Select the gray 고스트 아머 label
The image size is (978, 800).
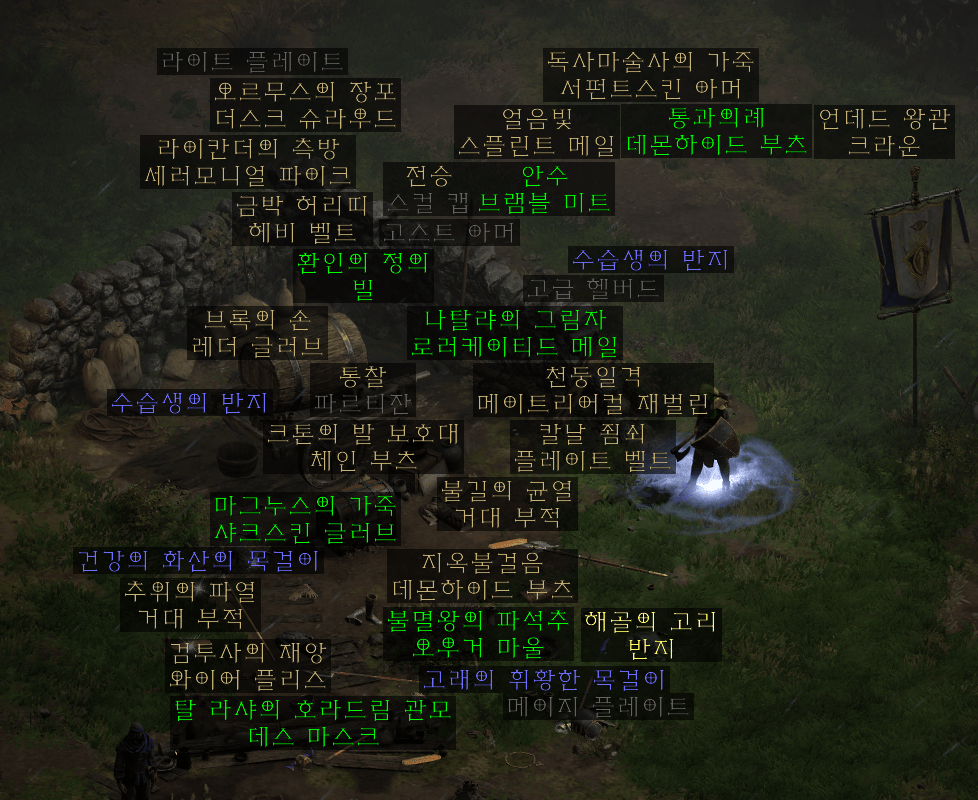(450, 233)
